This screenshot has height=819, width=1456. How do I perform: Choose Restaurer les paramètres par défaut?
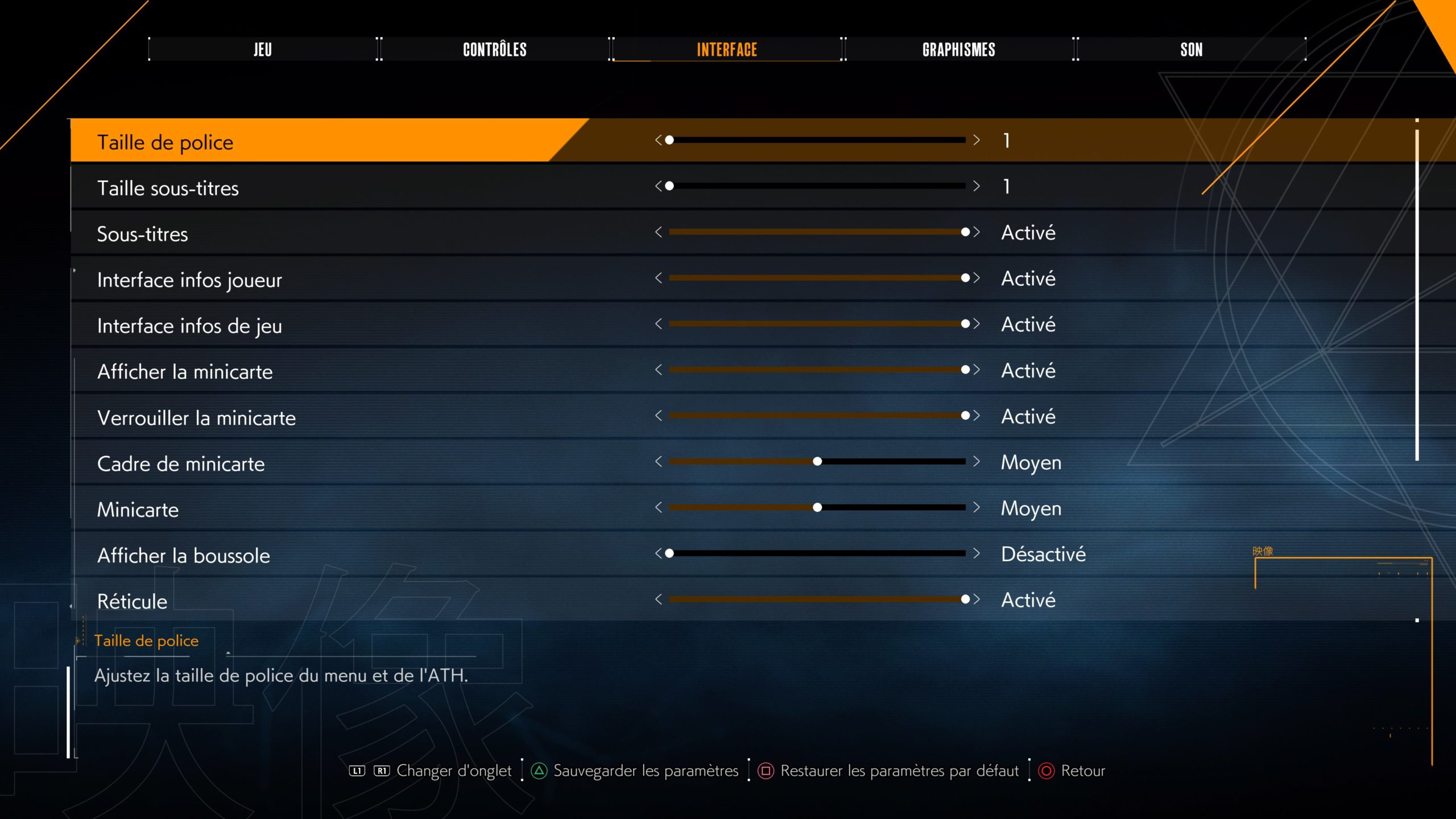point(899,771)
